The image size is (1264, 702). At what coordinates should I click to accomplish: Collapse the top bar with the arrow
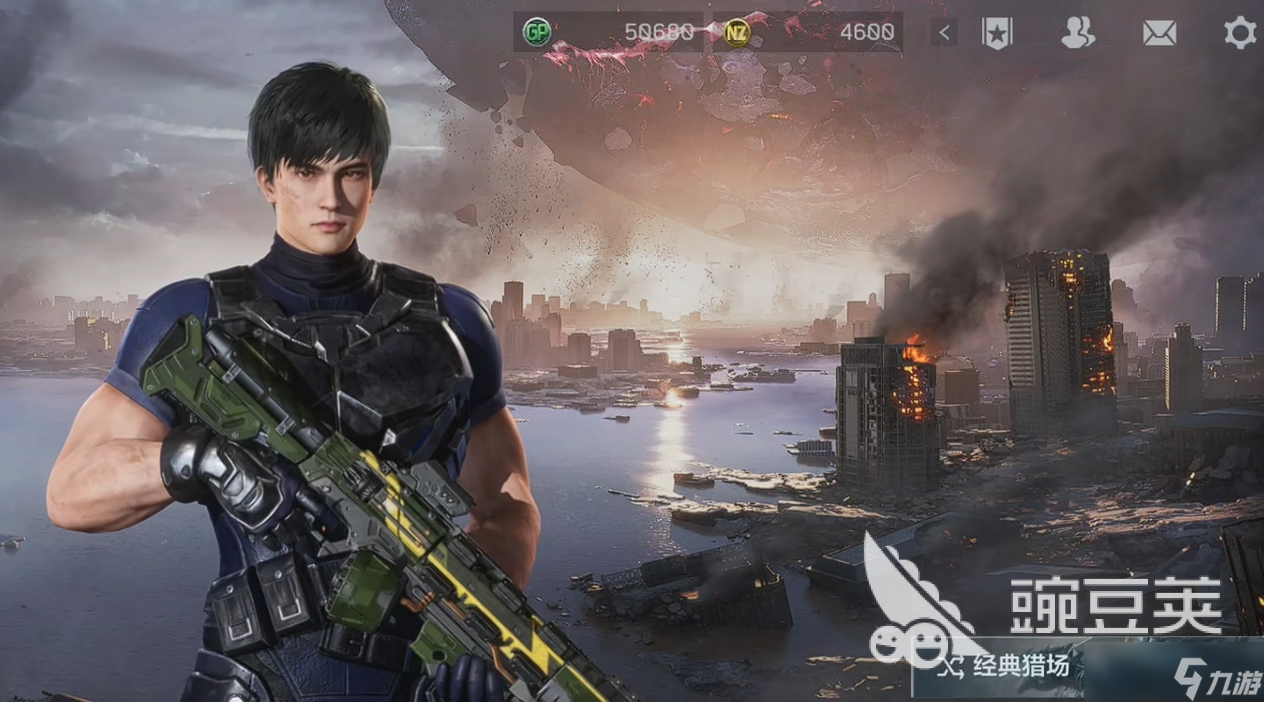(x=943, y=33)
